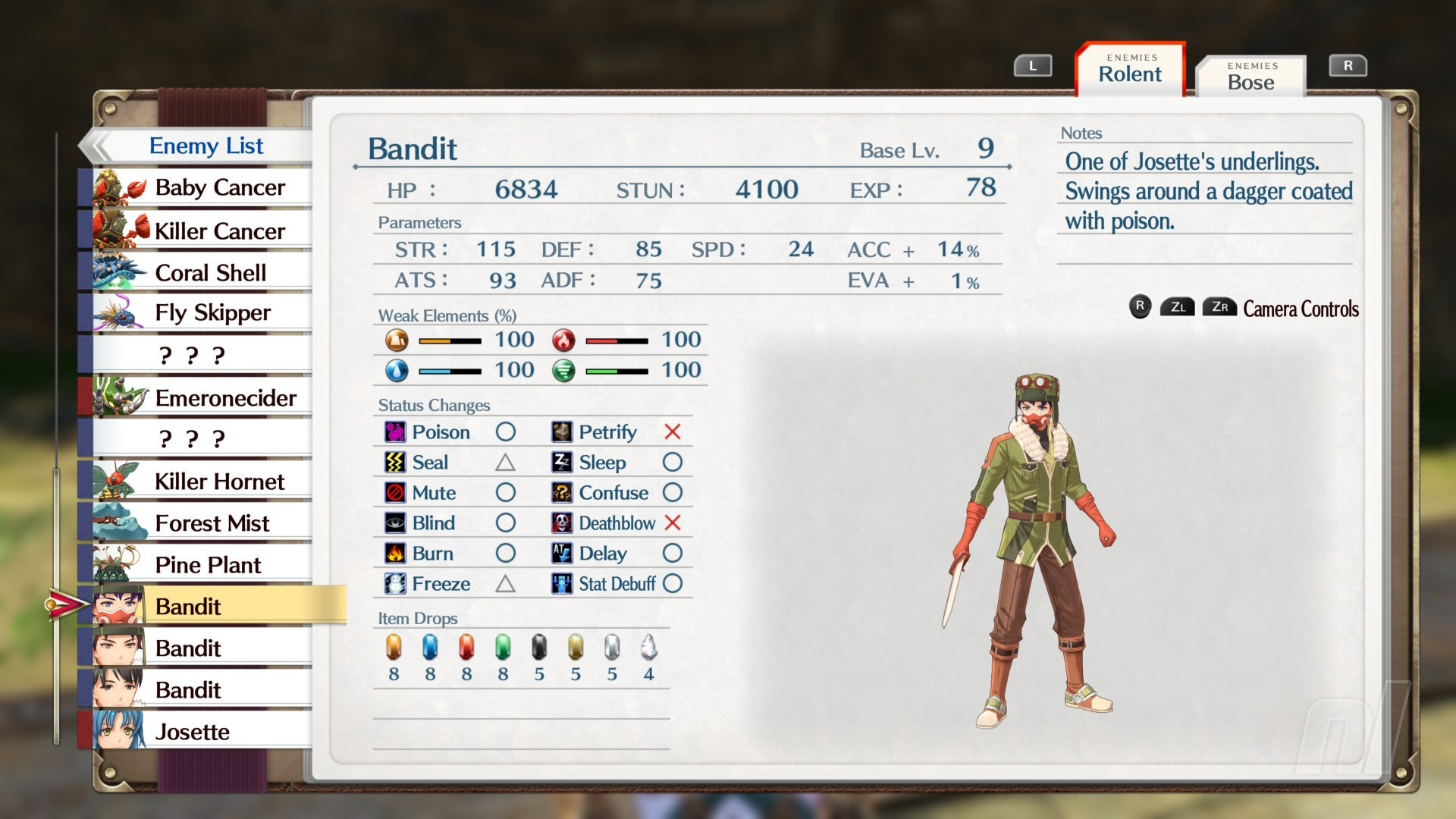Select the Rolent enemies tab
This screenshot has height=819, width=1456.
(1130, 70)
